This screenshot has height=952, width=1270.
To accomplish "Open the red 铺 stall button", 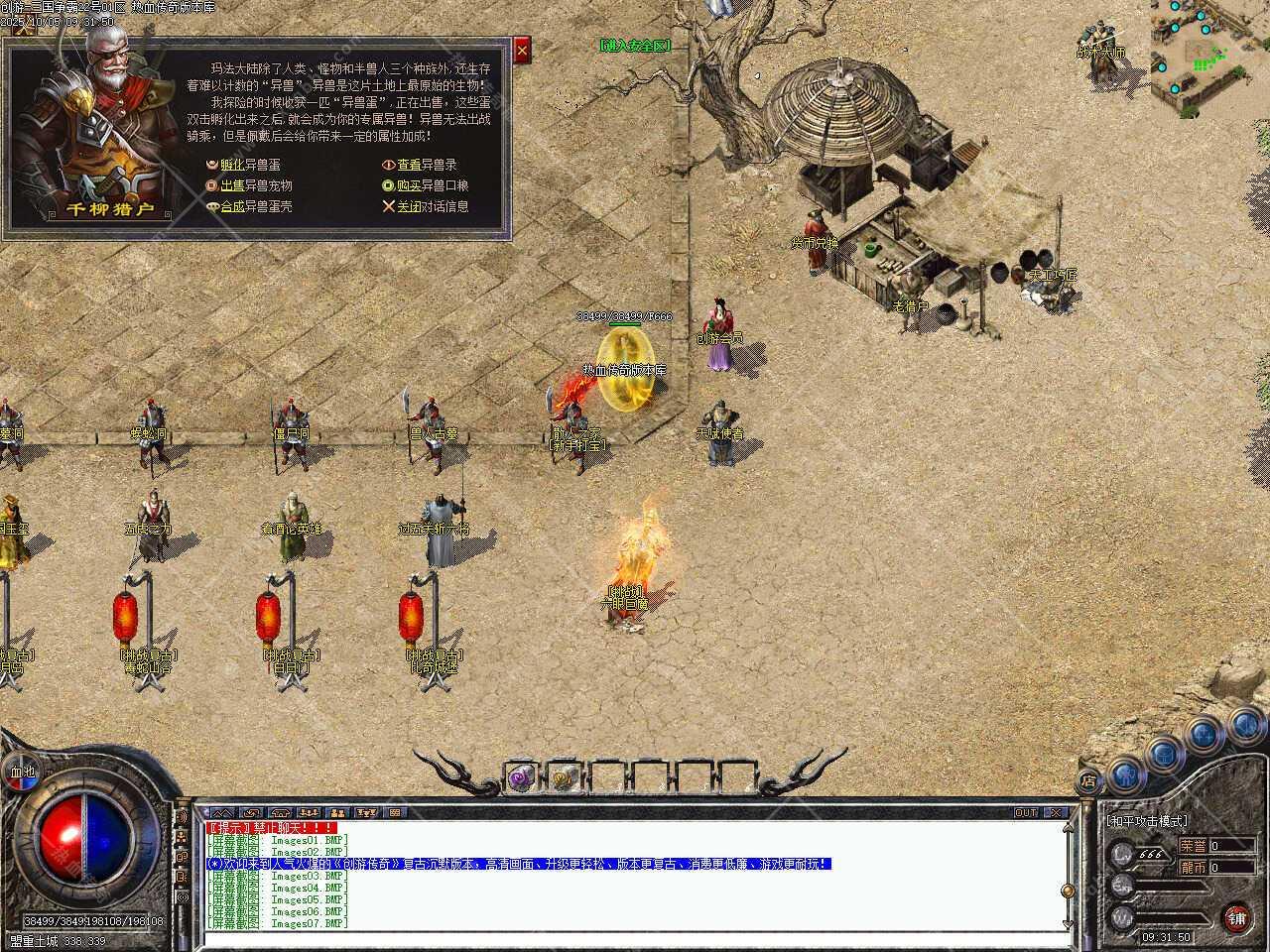I will click(1237, 917).
